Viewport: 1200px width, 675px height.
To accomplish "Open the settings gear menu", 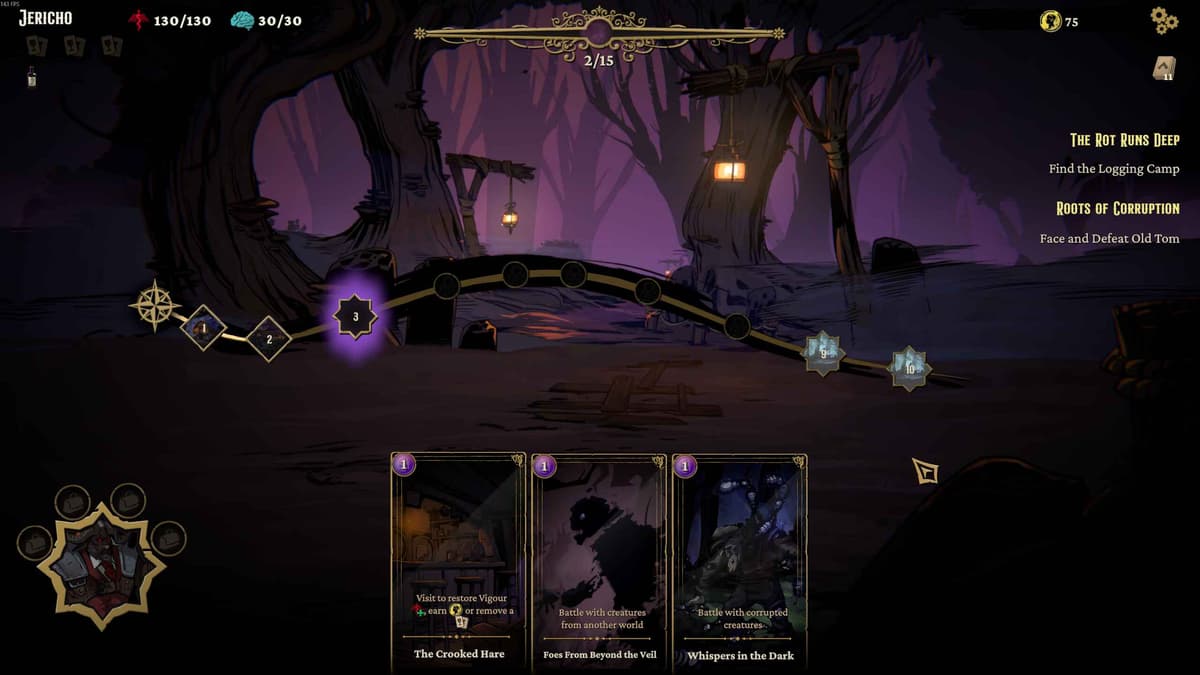I will [1164, 20].
